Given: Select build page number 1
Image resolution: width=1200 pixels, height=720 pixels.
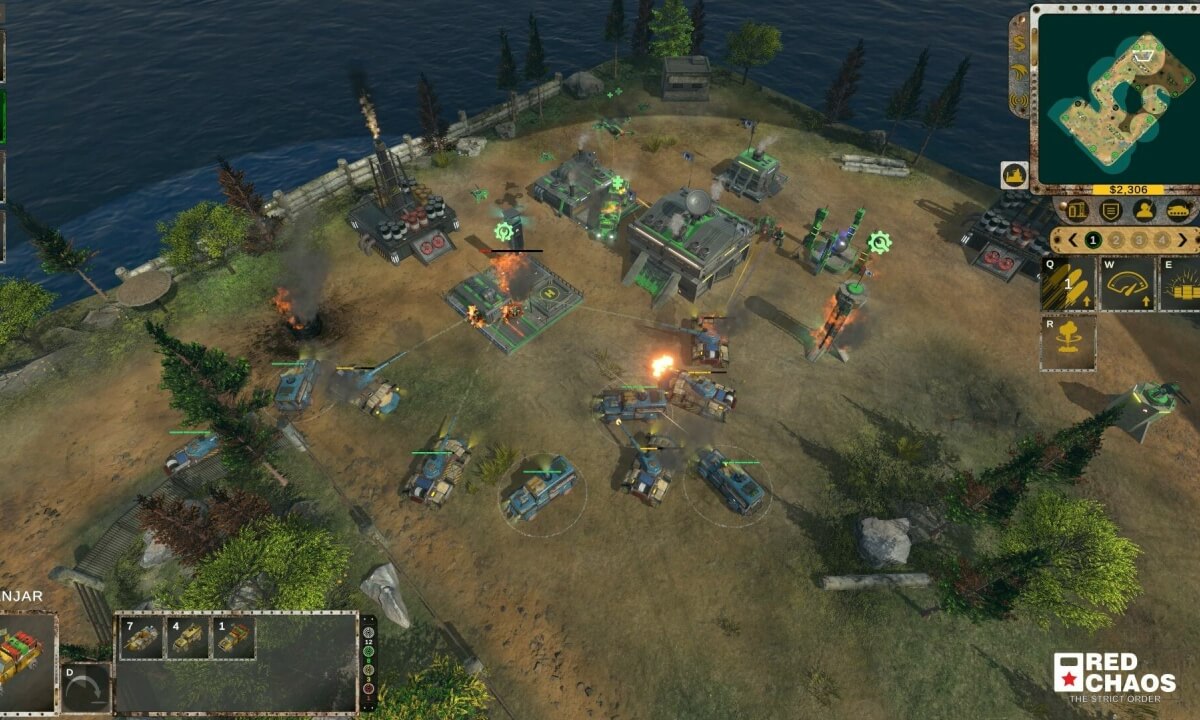Looking at the screenshot, I should click(x=1093, y=240).
